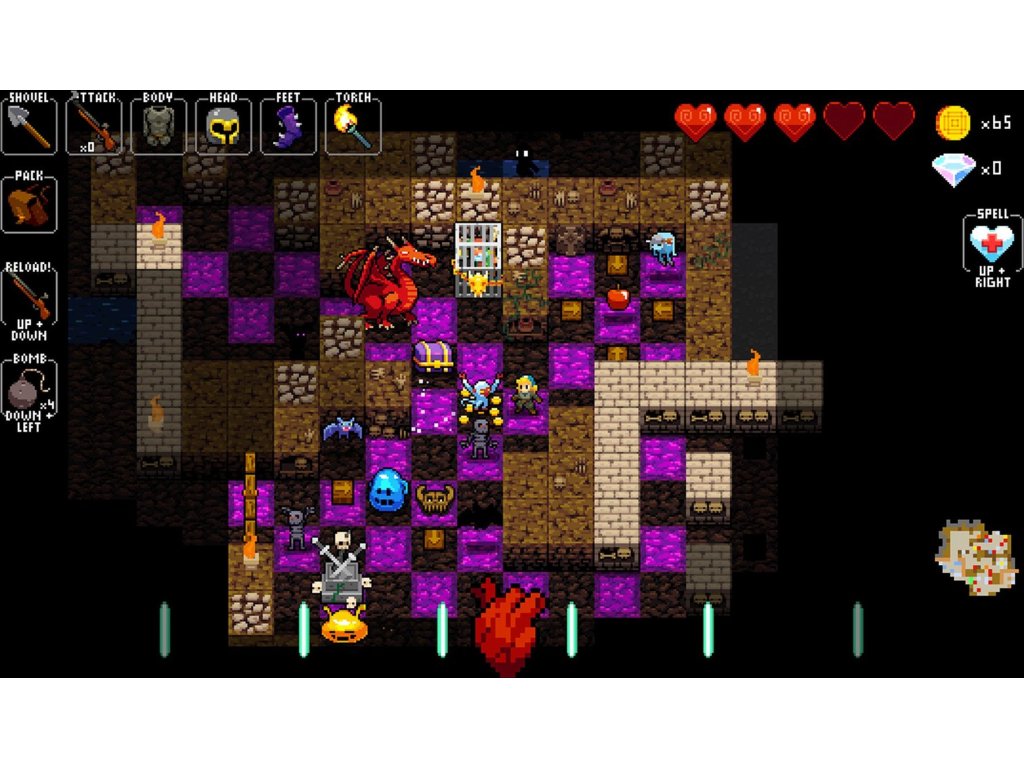Use the Bomb item slot
The height and width of the screenshot is (768, 1024).
(28, 393)
